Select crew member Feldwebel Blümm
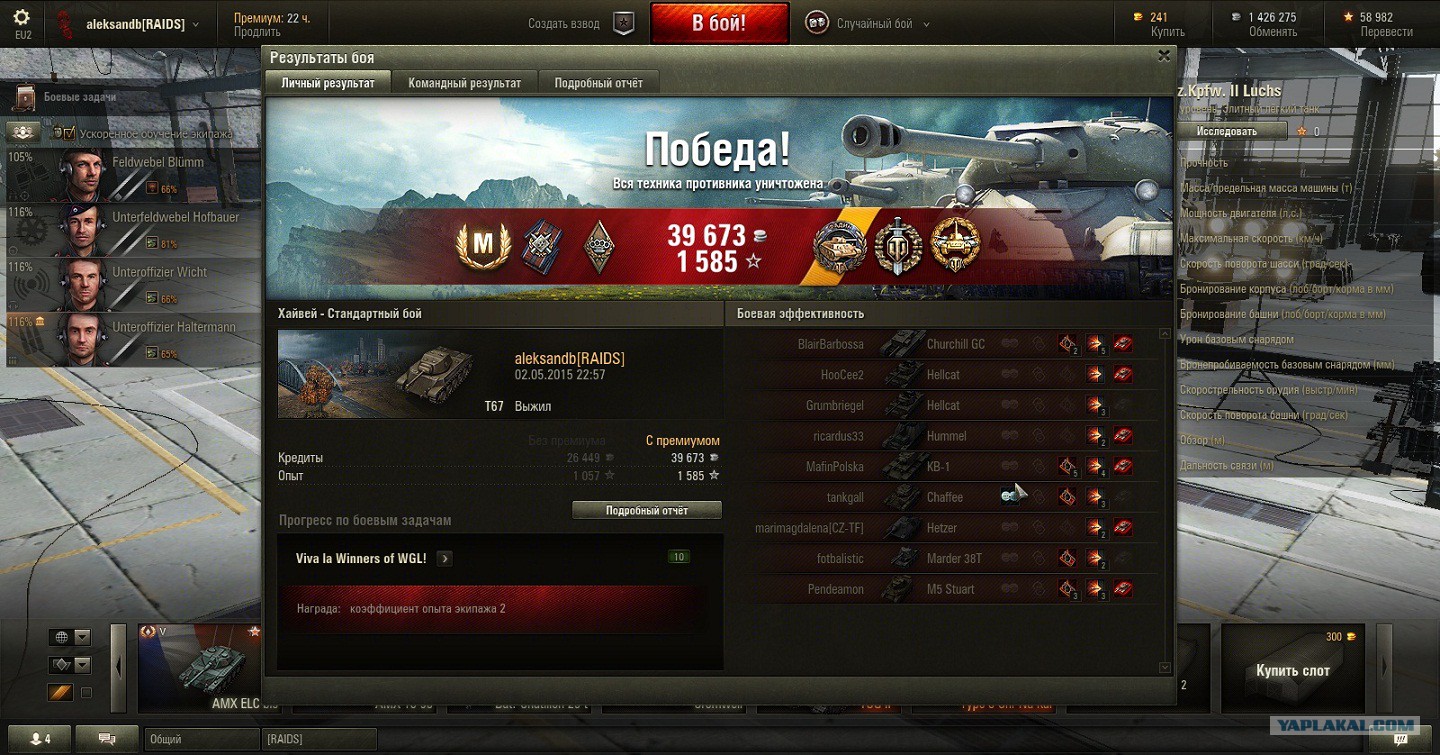Viewport: 1440px width, 755px height. pos(130,174)
